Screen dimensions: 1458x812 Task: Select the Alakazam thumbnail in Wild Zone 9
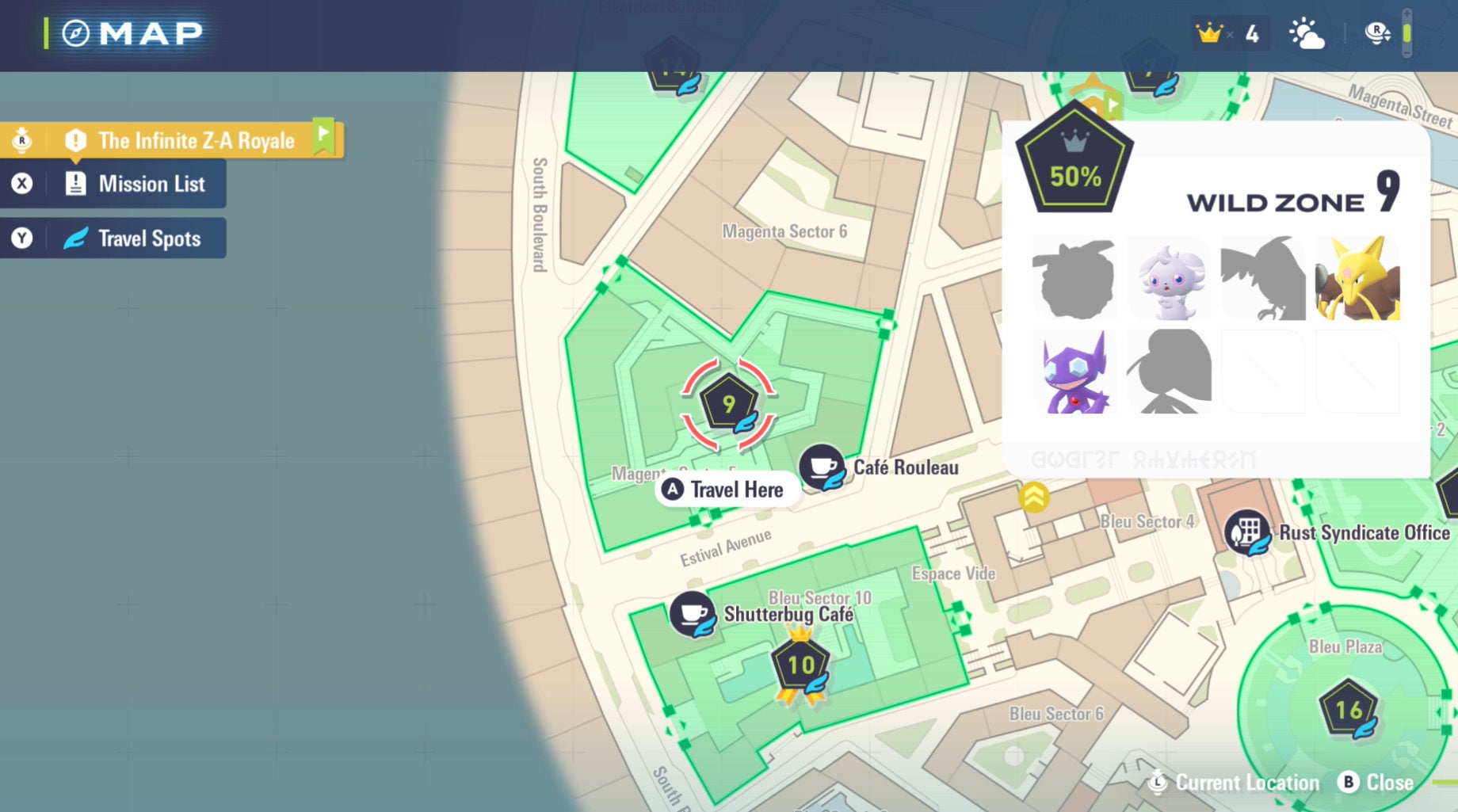[1357, 279]
